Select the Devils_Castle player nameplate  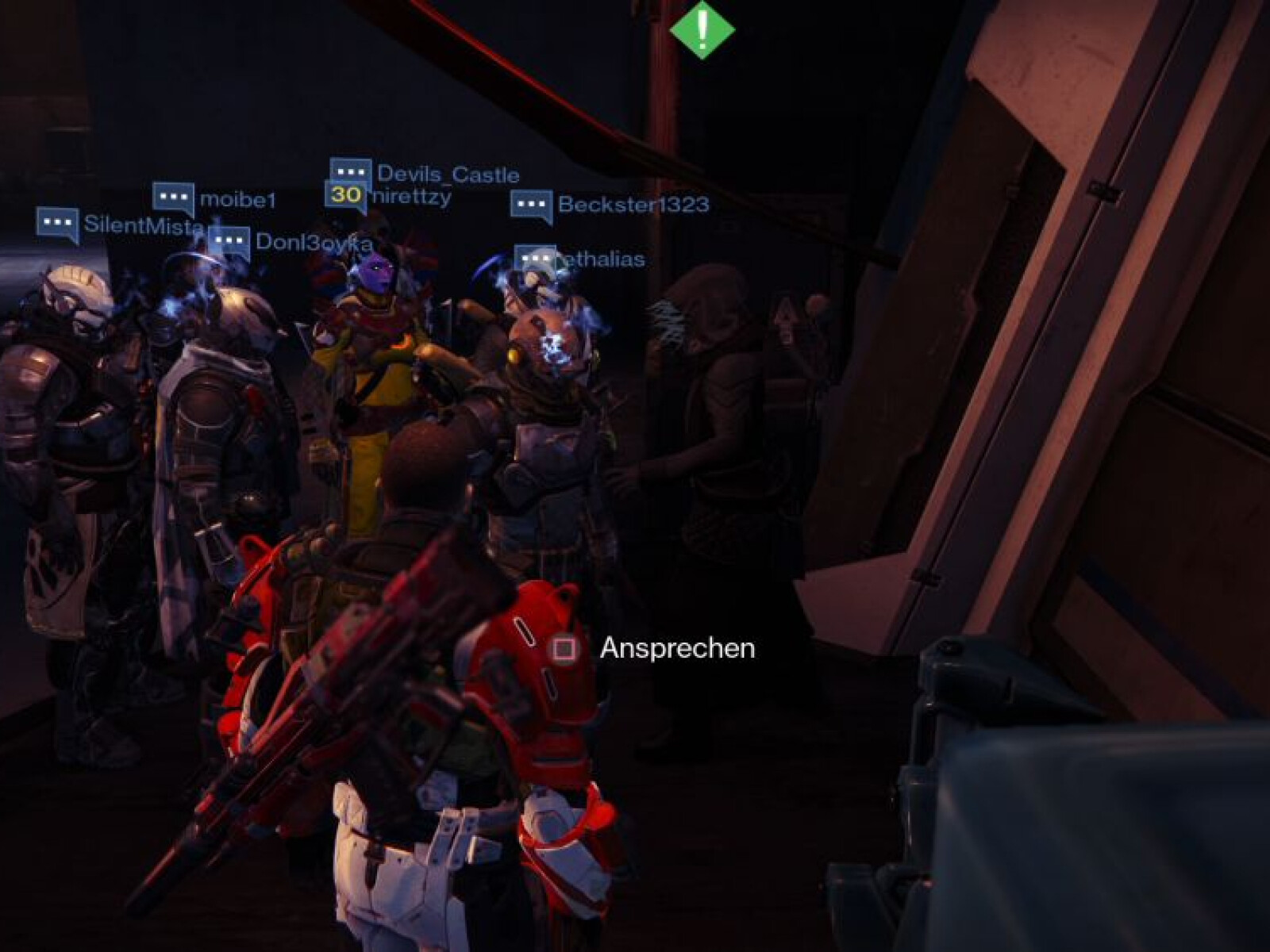coord(425,174)
